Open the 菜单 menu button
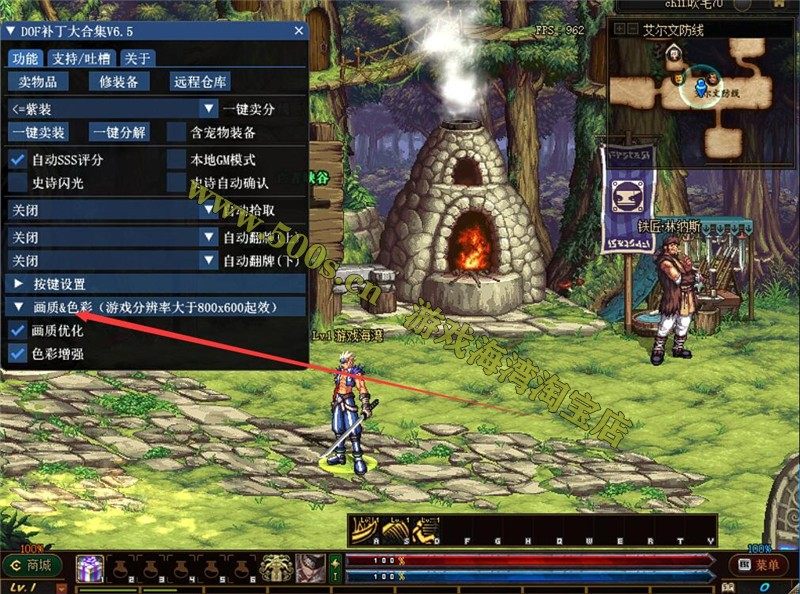800x594 pixels. (760, 565)
